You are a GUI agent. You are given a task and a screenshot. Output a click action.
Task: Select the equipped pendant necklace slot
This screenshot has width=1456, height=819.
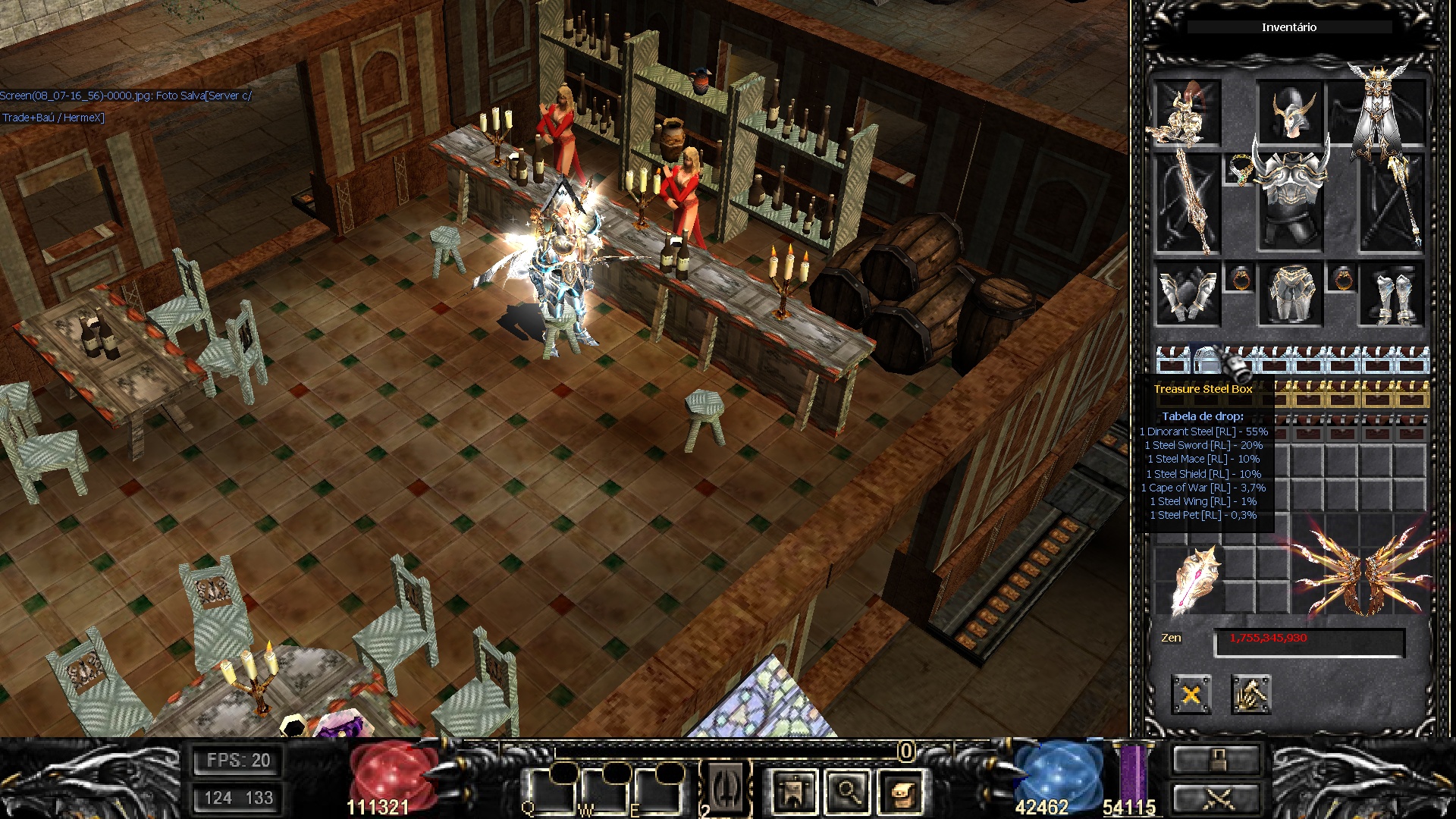tap(1239, 169)
